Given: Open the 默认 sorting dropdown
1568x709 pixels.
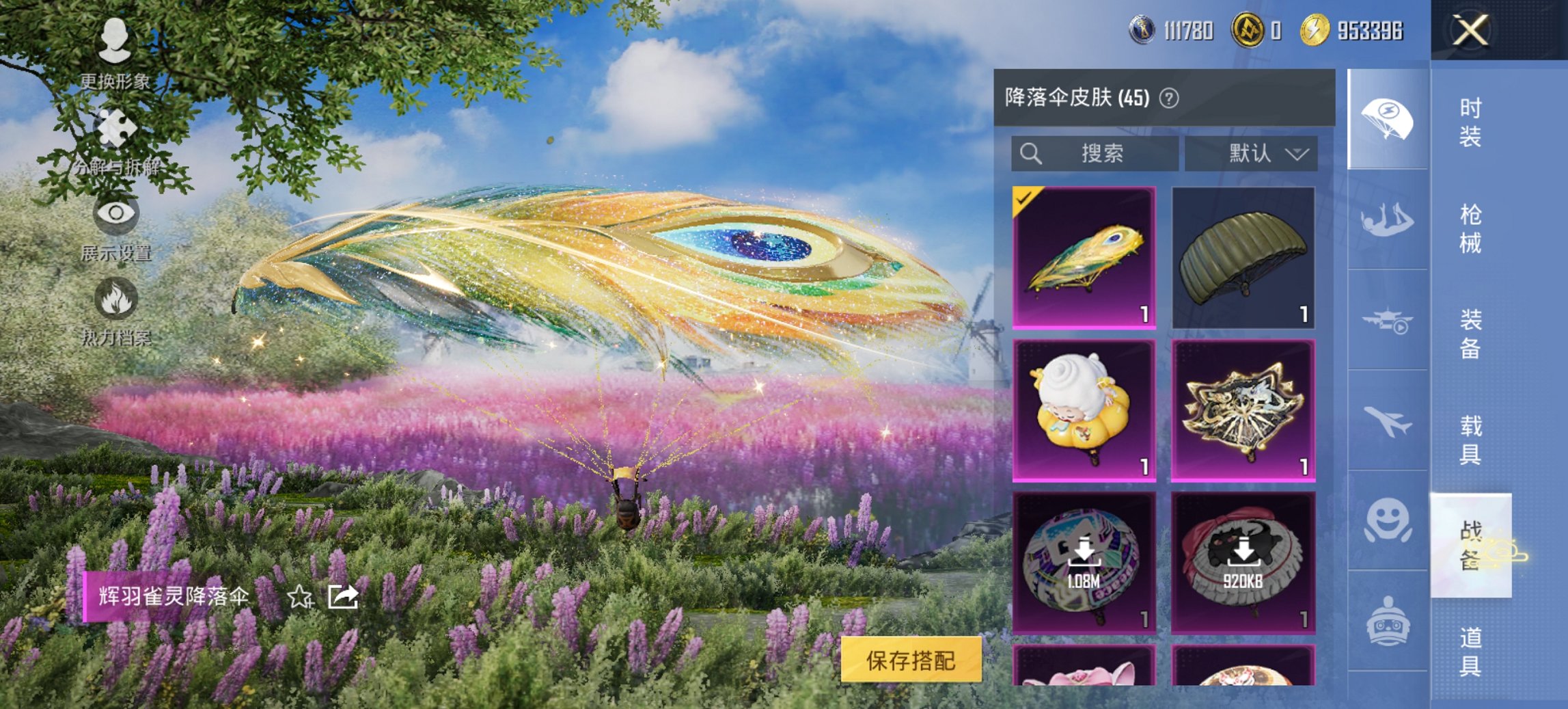Looking at the screenshot, I should tap(1254, 154).
